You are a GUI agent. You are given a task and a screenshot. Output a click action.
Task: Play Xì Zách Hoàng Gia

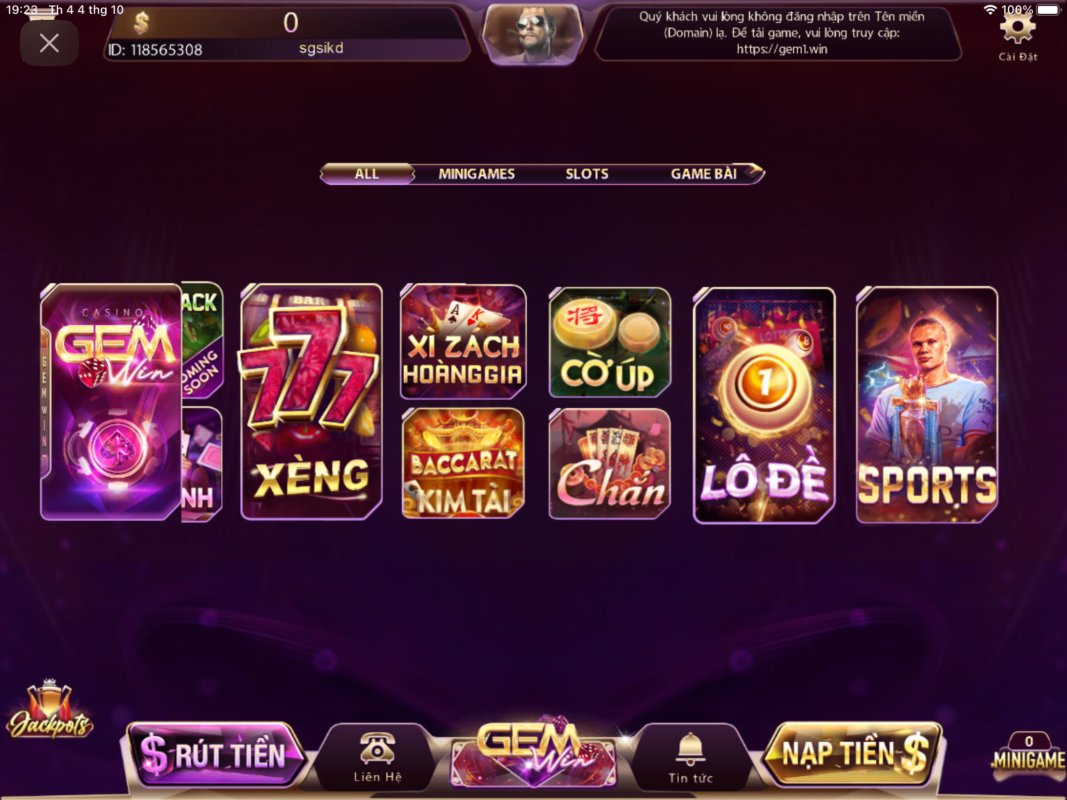463,342
